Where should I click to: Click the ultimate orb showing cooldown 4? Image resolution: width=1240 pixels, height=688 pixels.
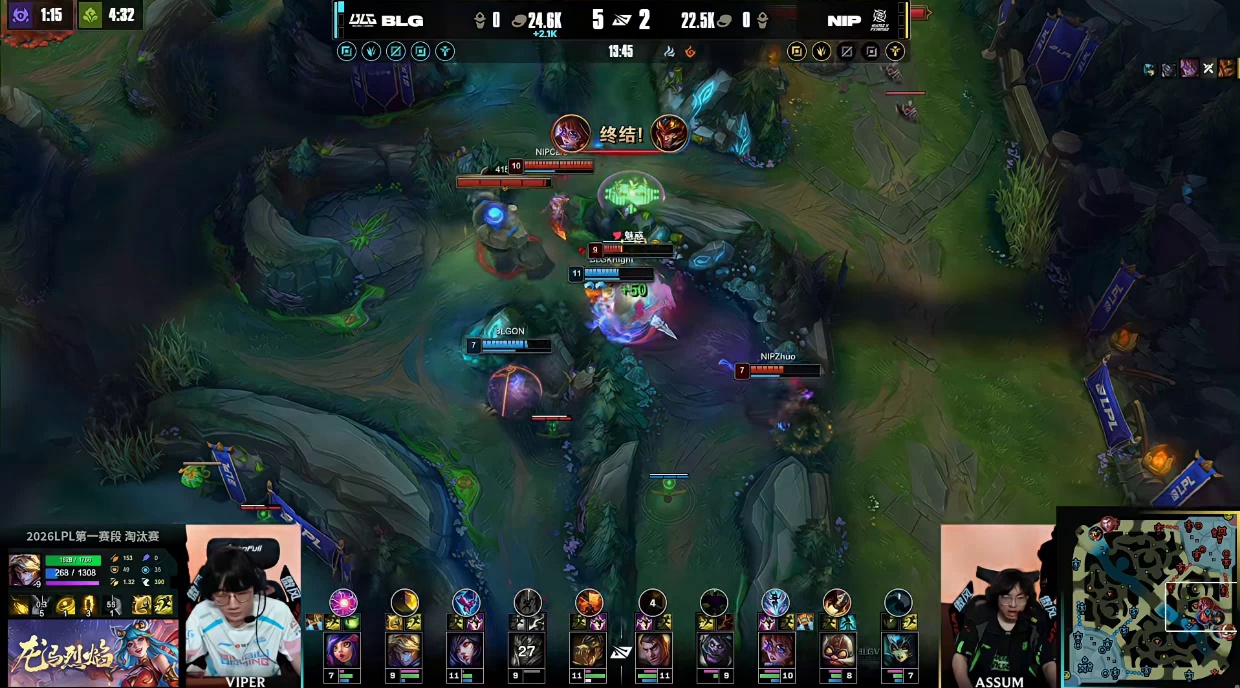tap(652, 602)
